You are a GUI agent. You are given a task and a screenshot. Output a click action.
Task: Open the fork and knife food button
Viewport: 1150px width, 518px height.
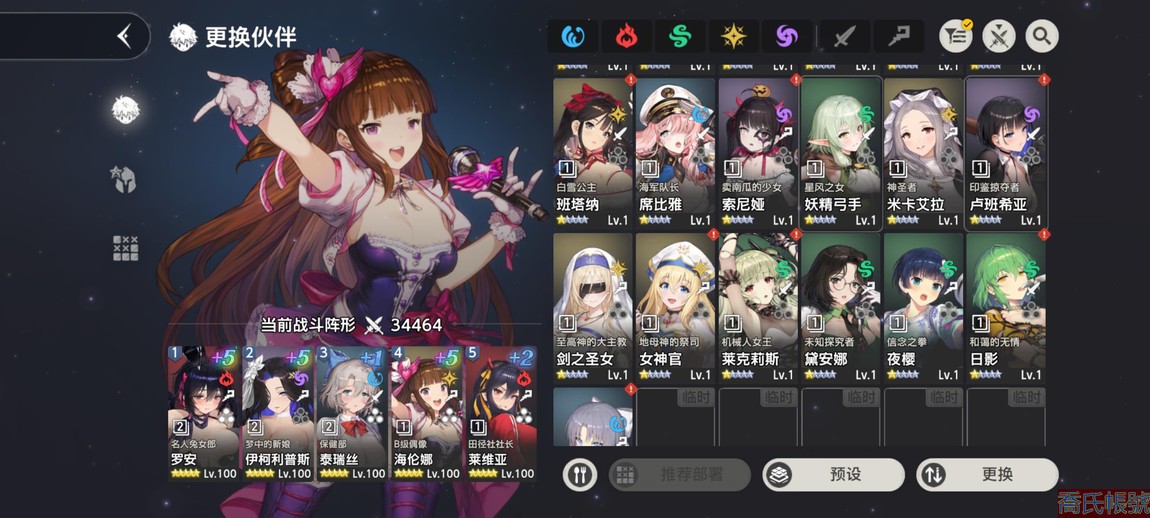tap(580, 474)
